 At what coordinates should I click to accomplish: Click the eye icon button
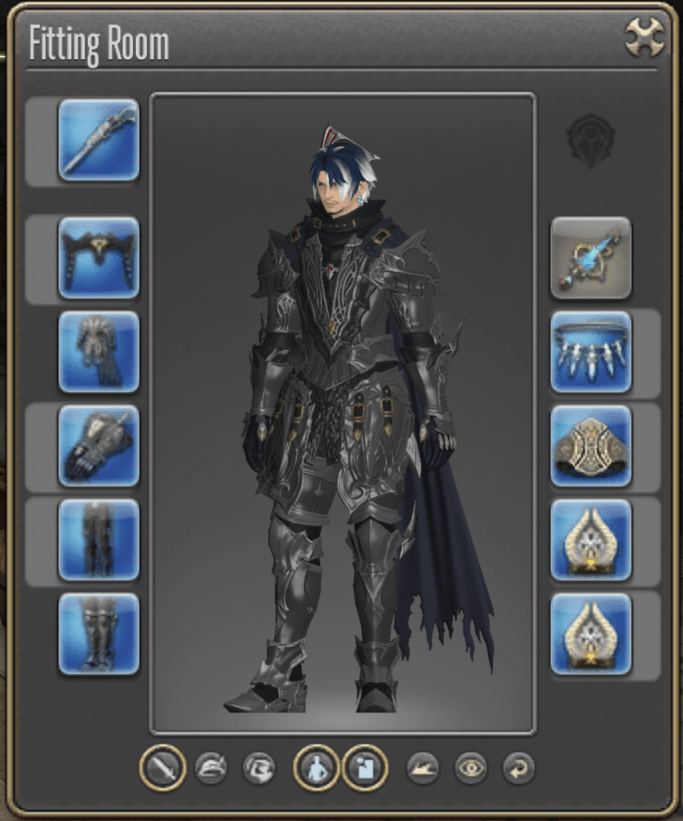tap(470, 768)
